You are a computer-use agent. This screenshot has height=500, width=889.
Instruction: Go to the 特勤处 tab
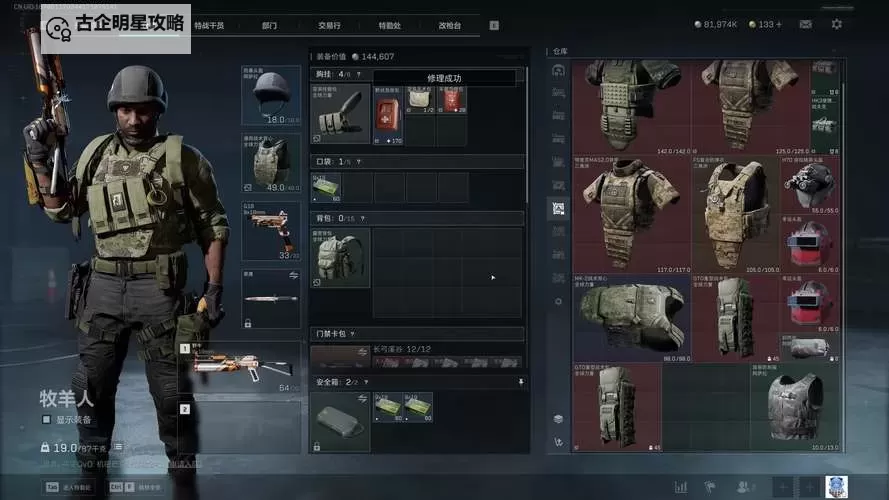point(391,25)
